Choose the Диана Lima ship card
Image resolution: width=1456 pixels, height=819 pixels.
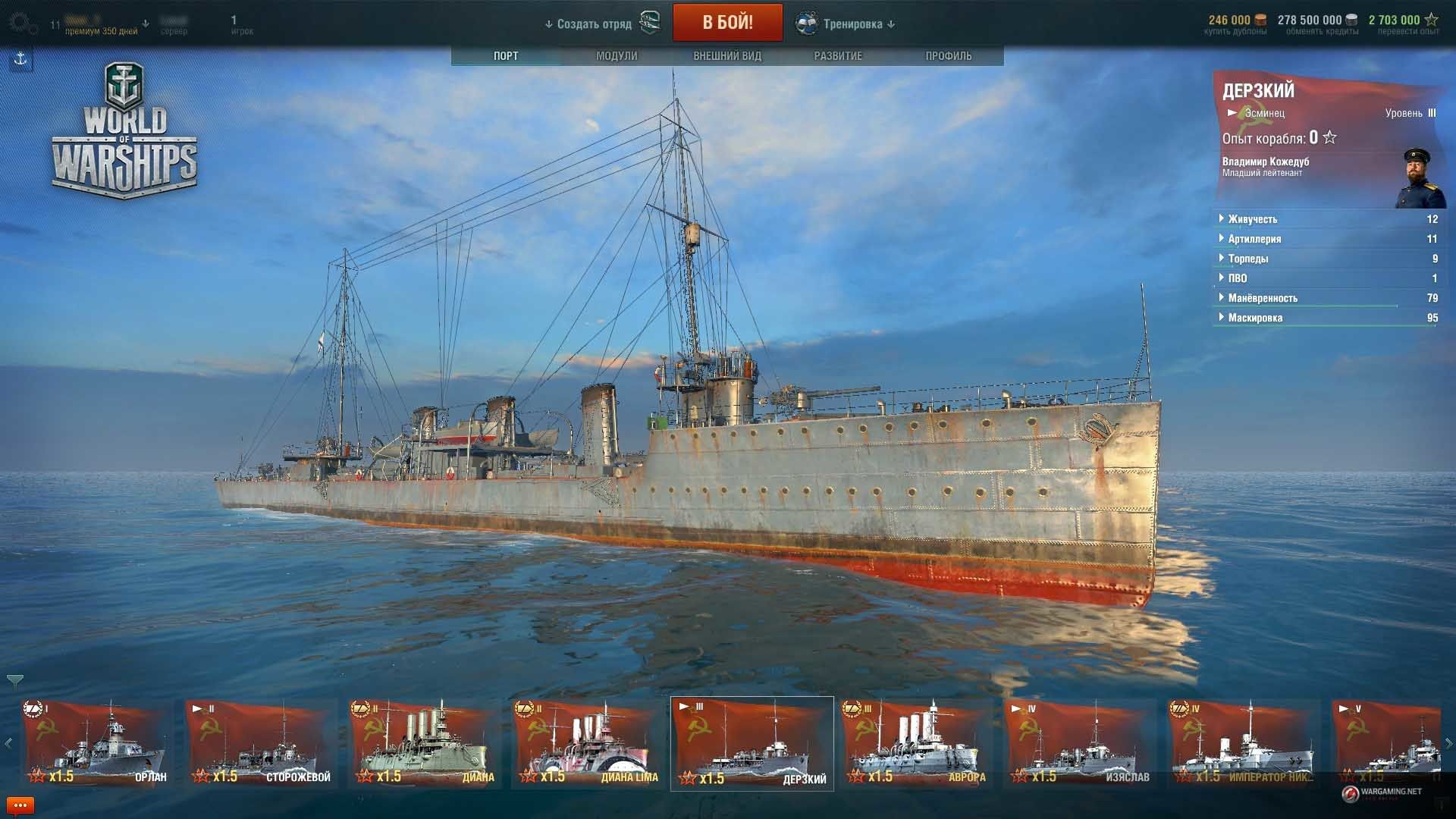point(588,743)
